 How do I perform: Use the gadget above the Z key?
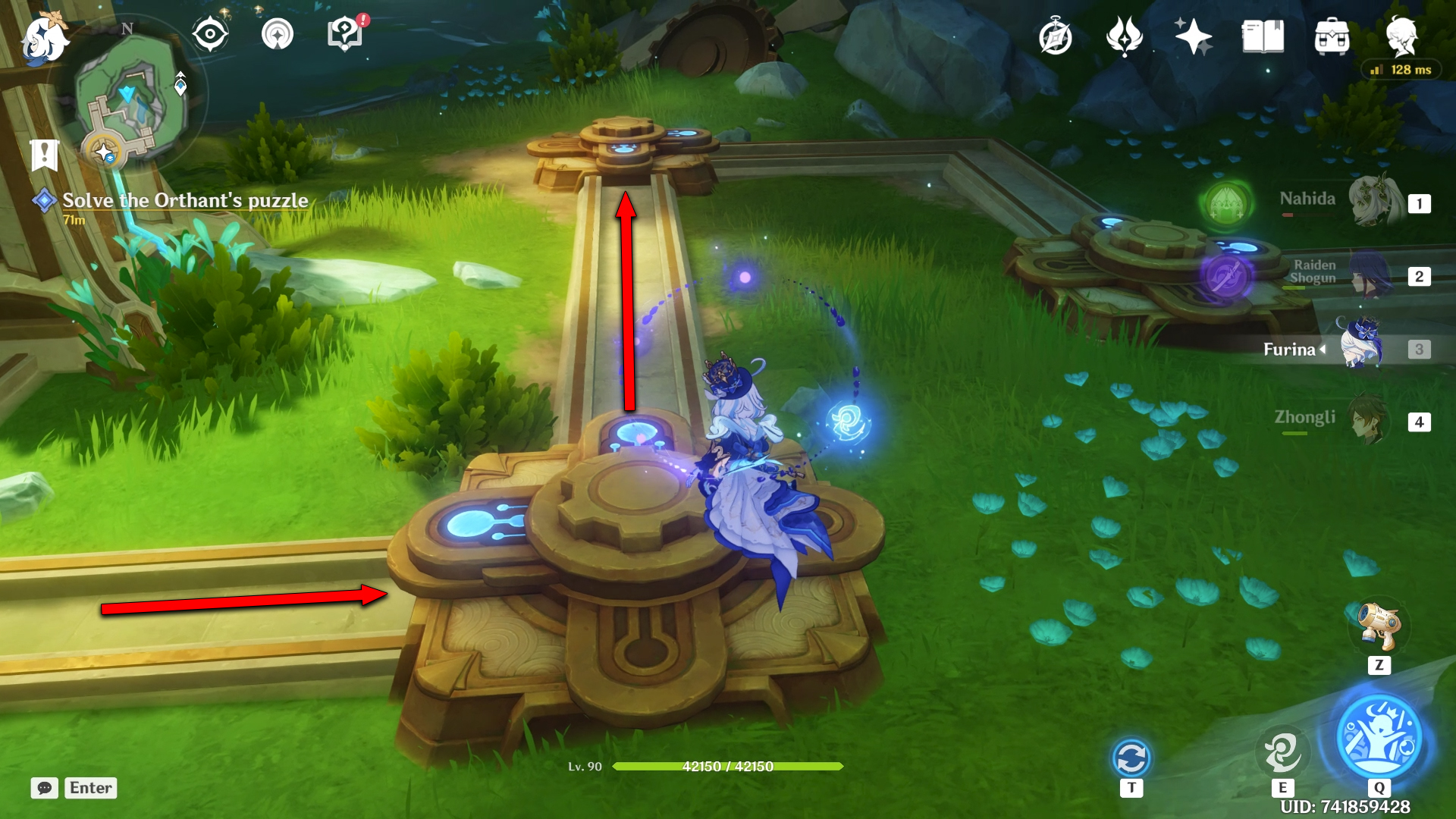pos(1379,626)
